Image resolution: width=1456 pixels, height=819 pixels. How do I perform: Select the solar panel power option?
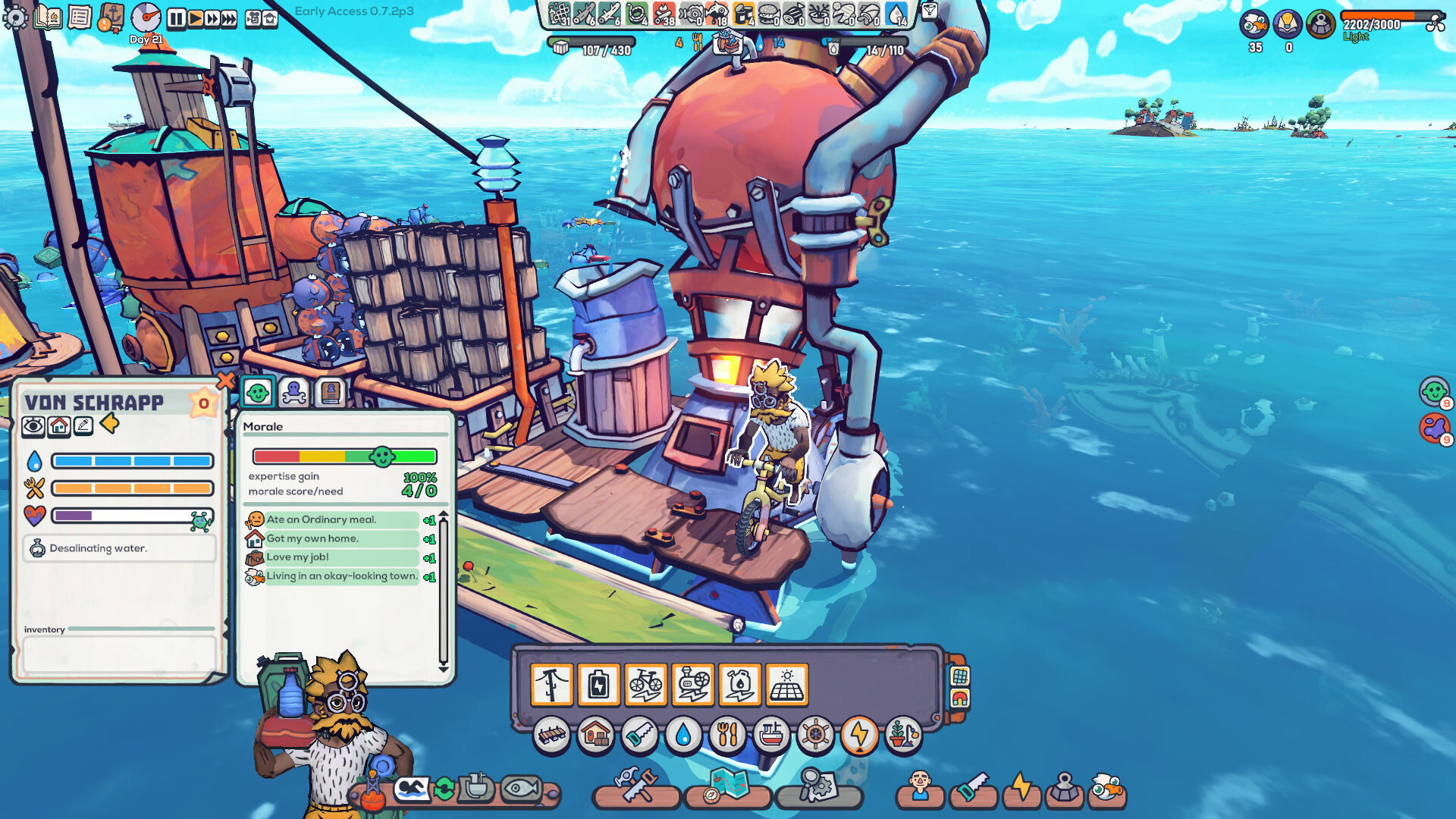pyautogui.click(x=786, y=683)
